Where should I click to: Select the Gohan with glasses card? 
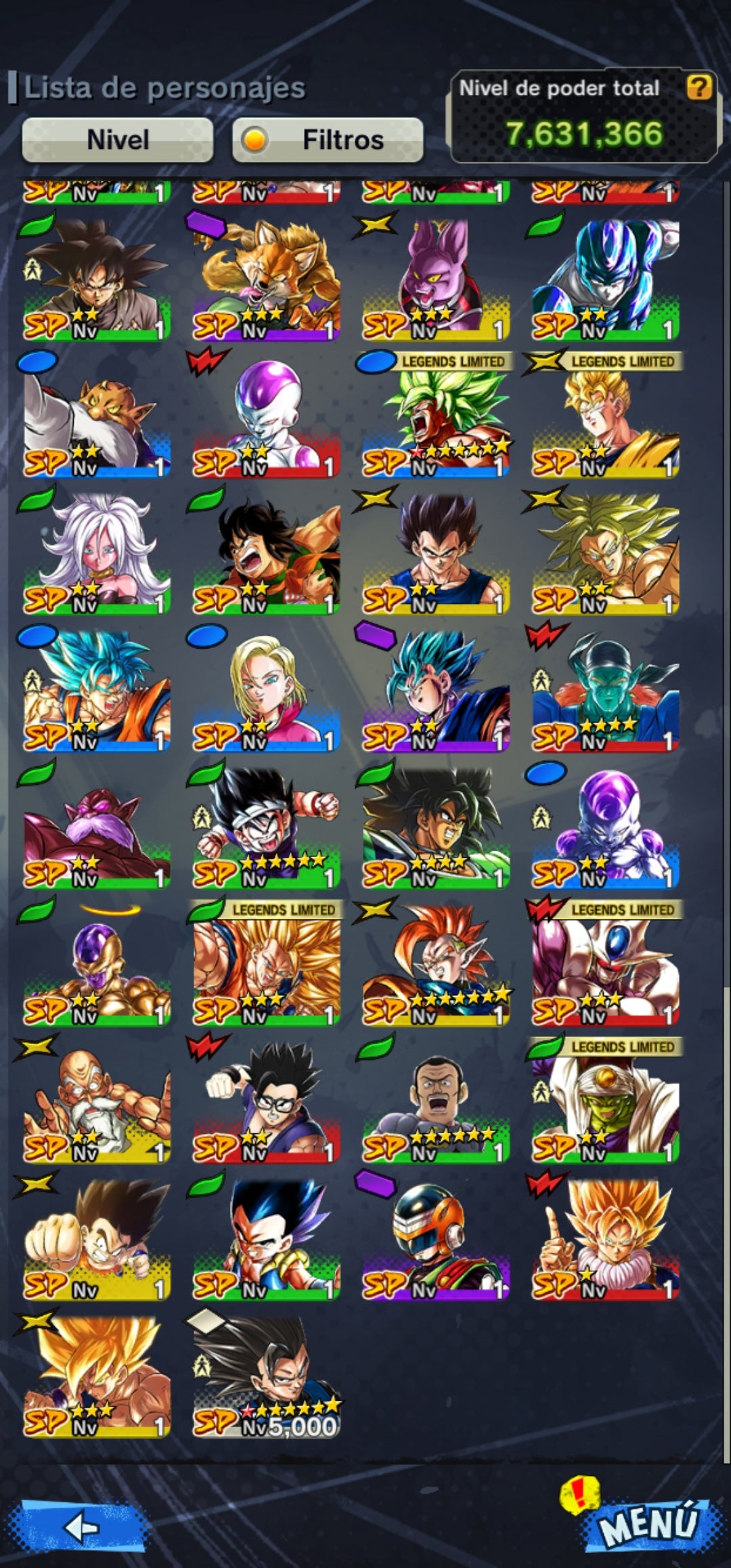coord(266,1101)
